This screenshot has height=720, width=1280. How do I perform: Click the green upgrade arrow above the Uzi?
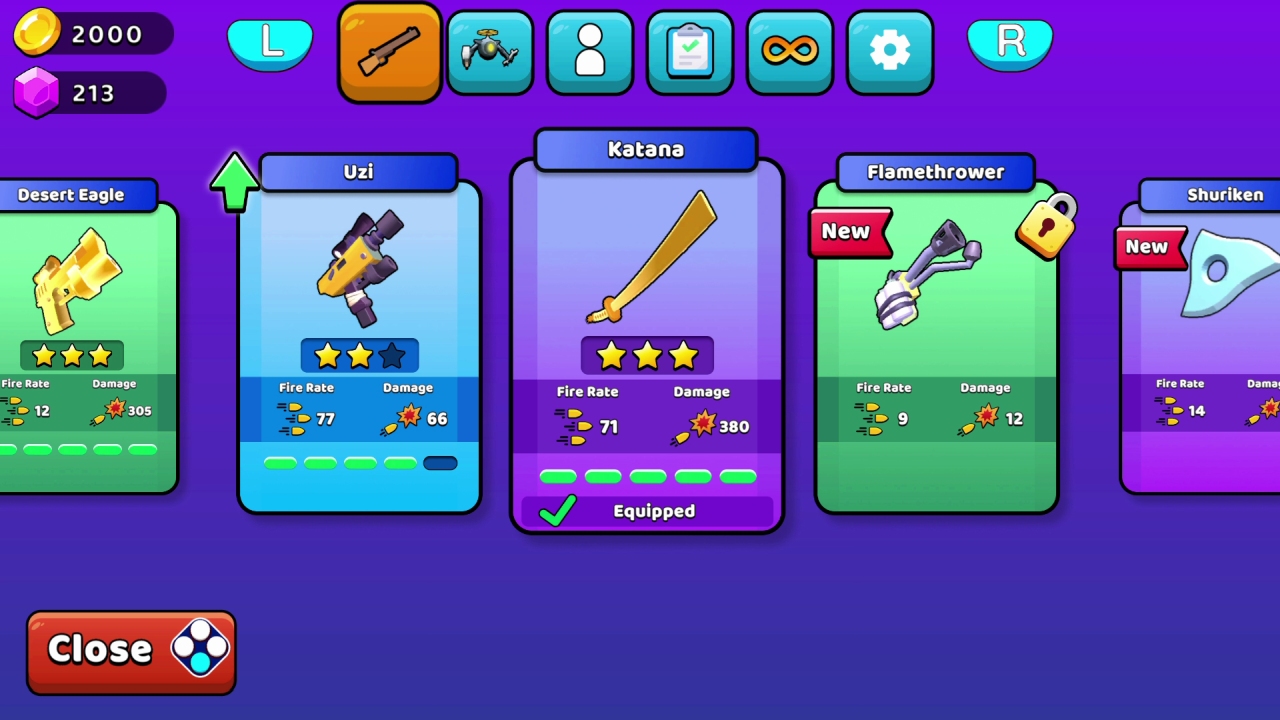pyautogui.click(x=234, y=185)
